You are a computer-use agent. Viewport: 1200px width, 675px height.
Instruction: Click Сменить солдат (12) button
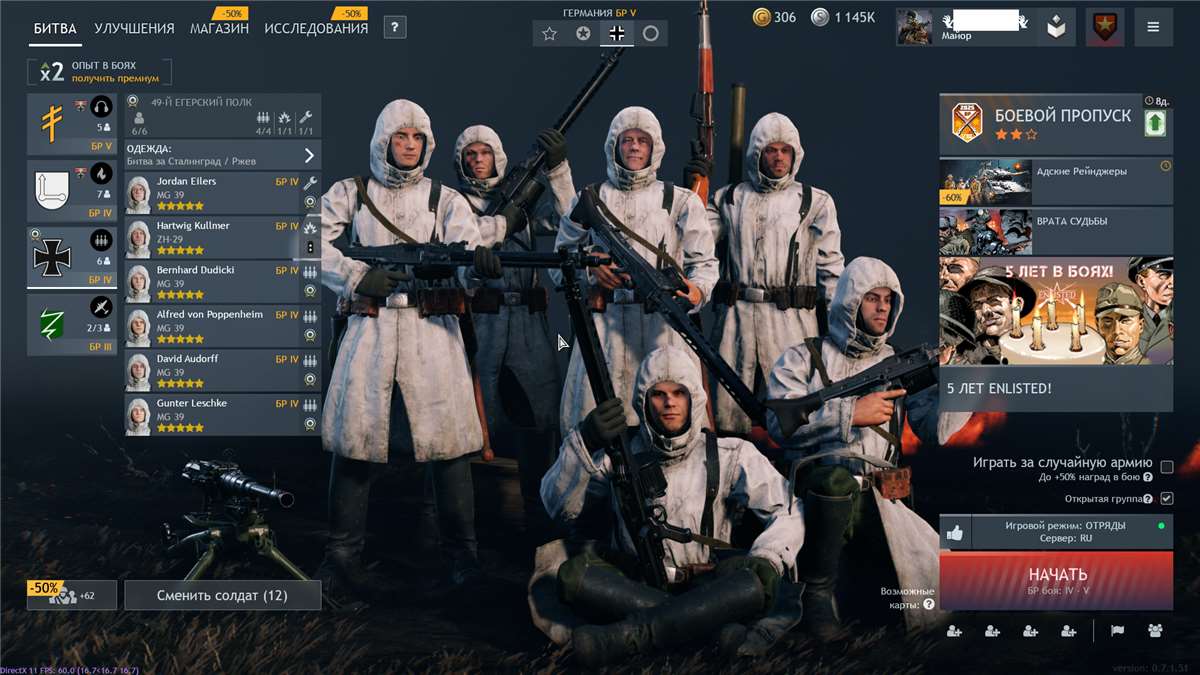tap(222, 595)
